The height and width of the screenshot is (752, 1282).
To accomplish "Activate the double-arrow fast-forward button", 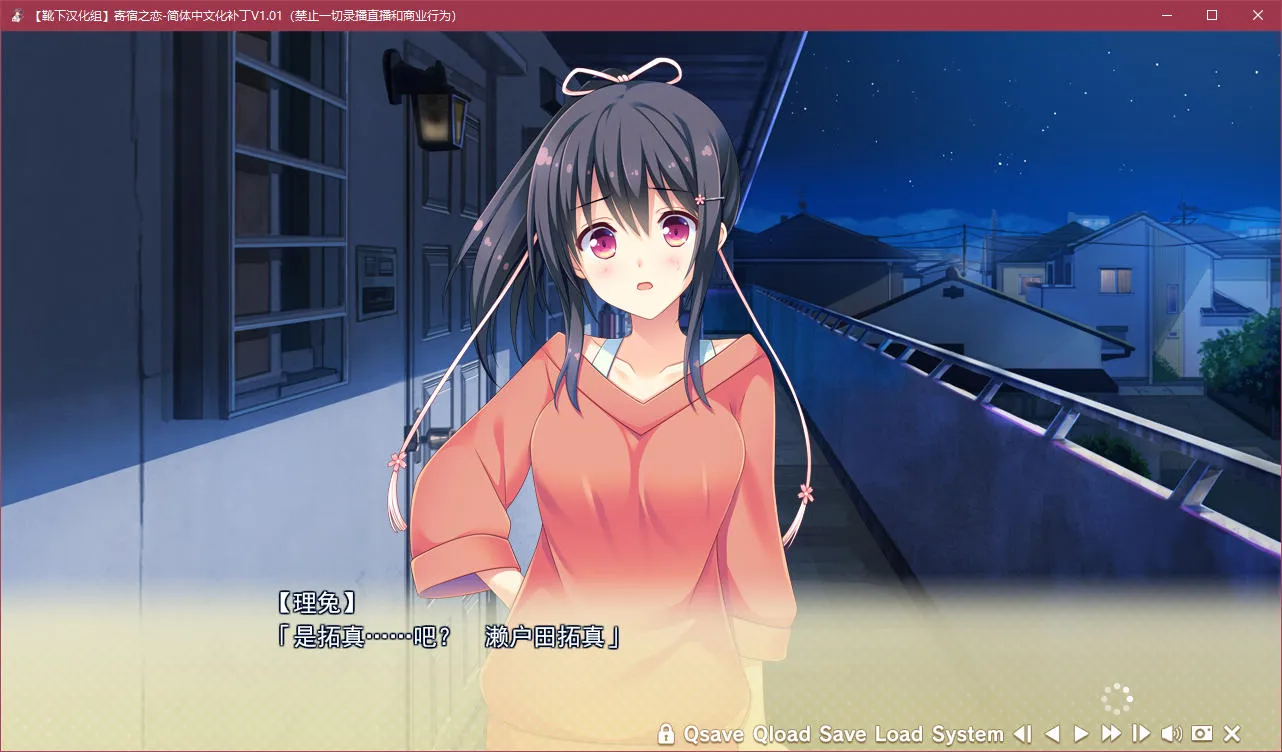I will pyautogui.click(x=1111, y=734).
